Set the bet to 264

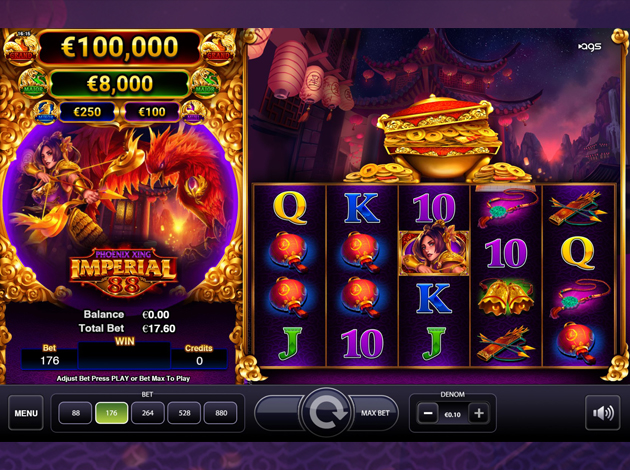[148, 413]
